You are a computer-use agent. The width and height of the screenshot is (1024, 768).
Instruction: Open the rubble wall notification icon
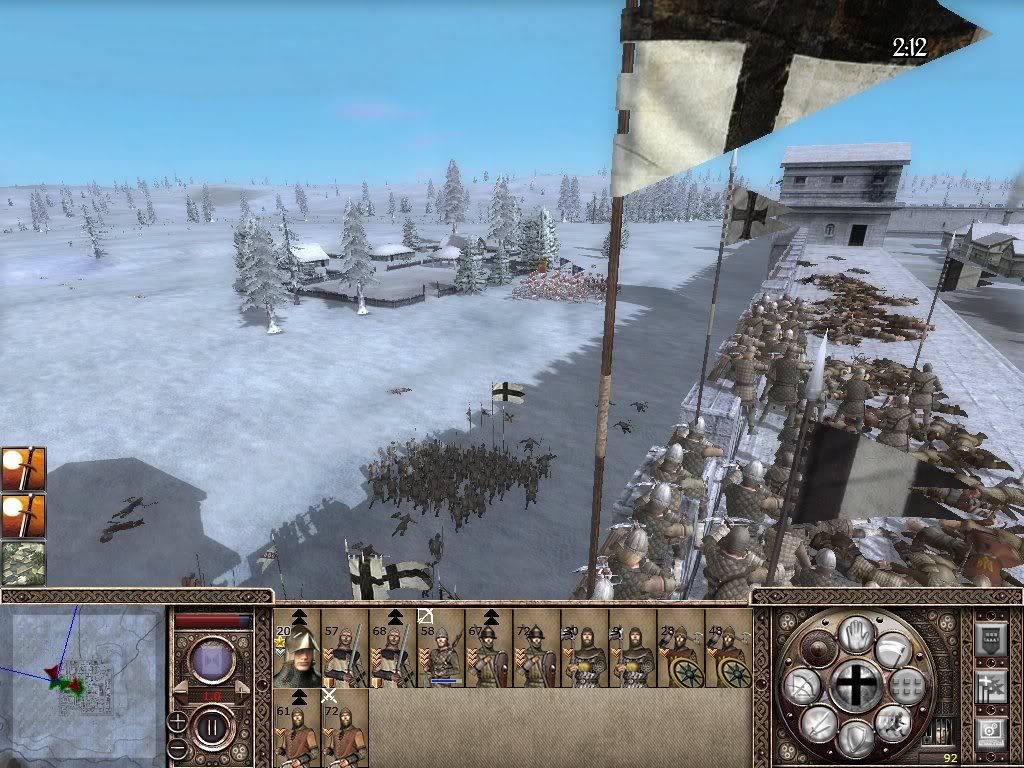[x=22, y=562]
